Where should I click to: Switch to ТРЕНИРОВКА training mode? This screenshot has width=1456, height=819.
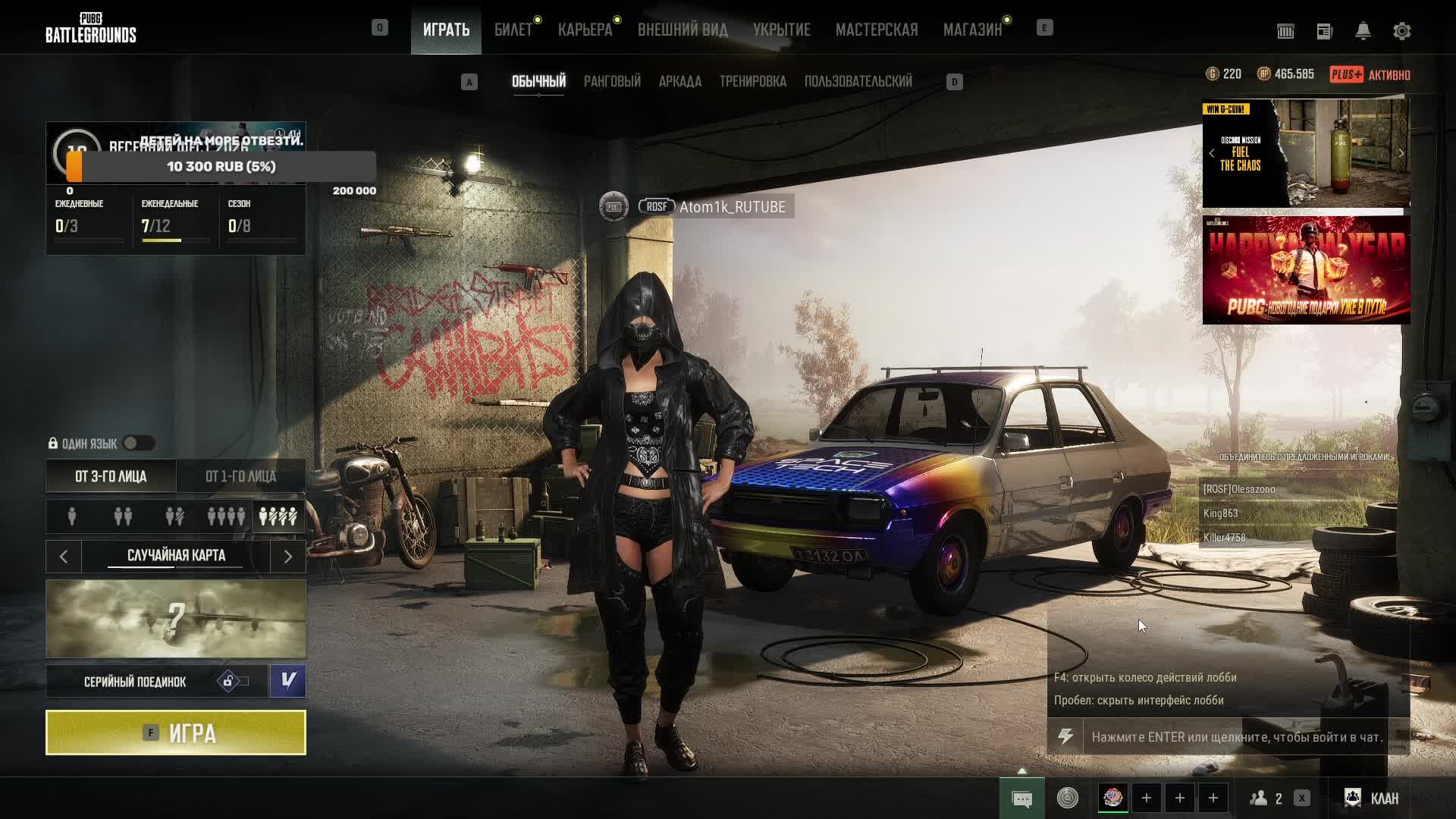(x=752, y=81)
